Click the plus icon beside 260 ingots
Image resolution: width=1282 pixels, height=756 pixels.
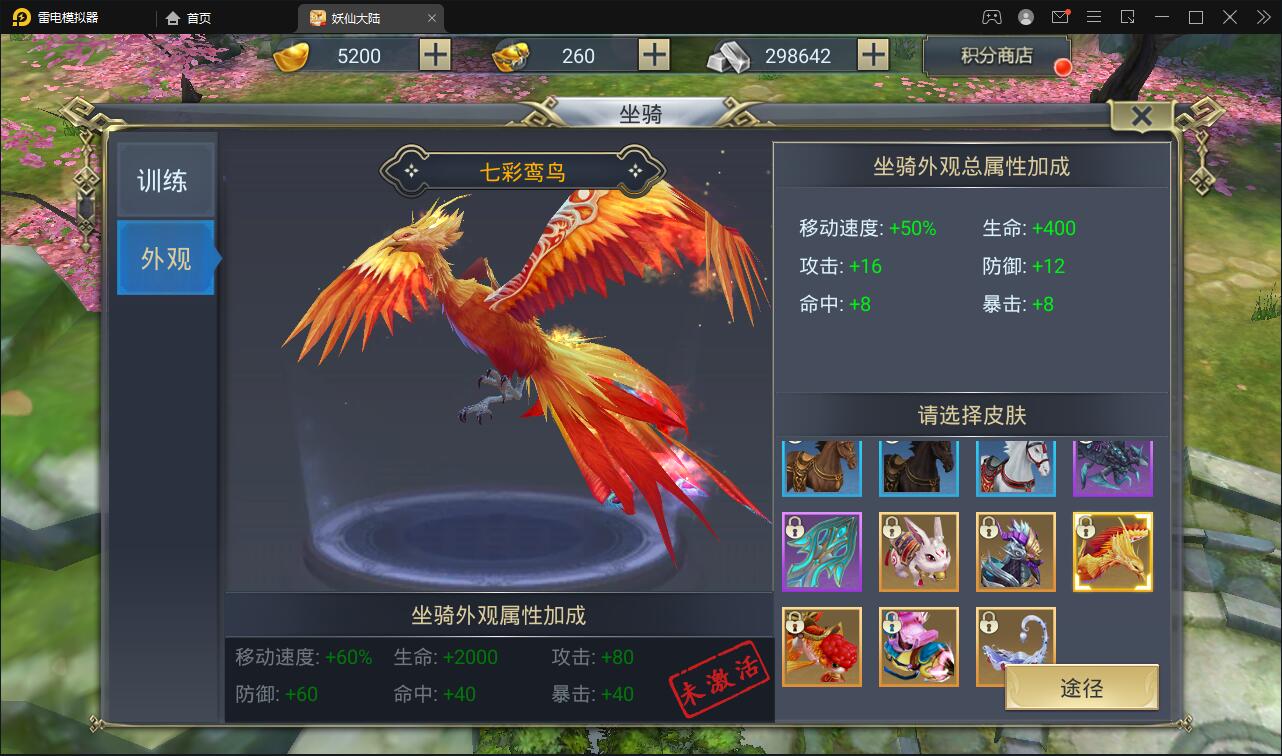pos(652,55)
